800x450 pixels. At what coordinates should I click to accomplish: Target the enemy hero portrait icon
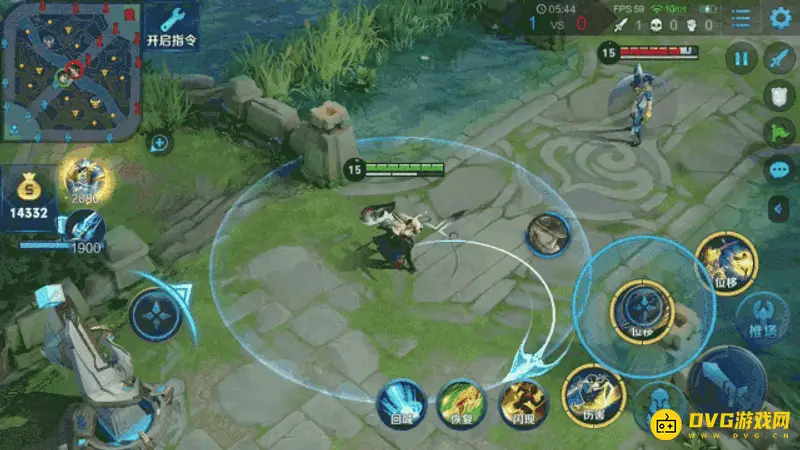[x=549, y=233]
